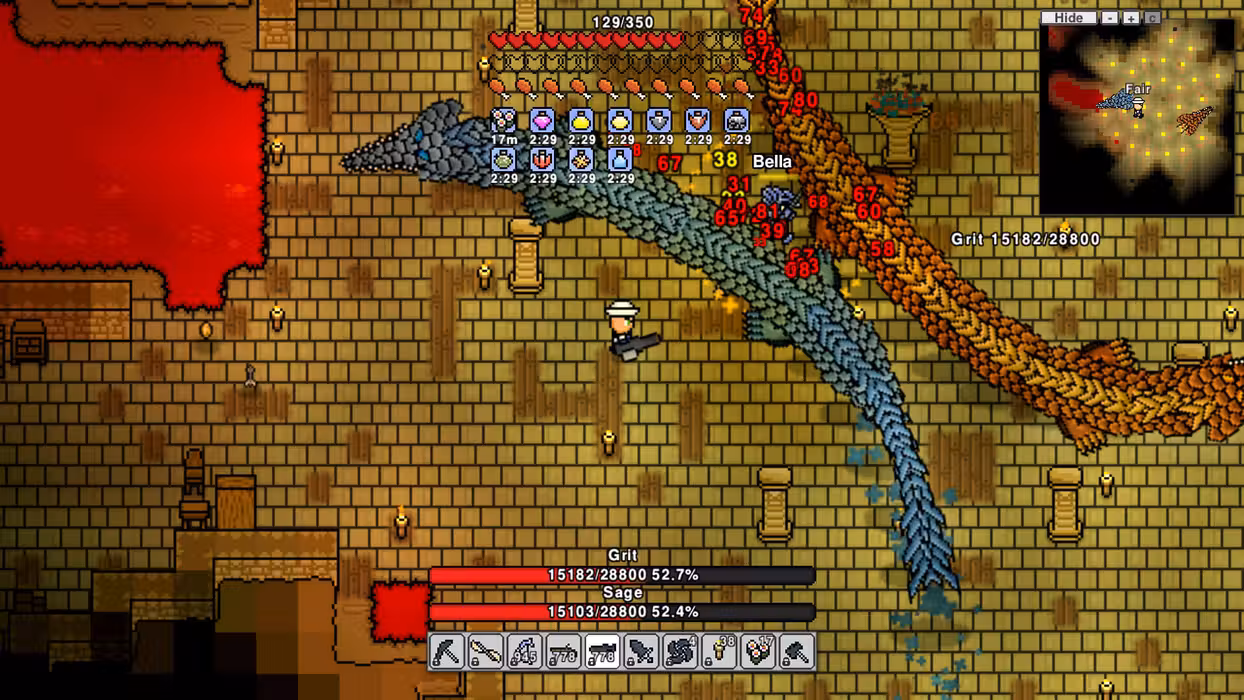Click on the minimap display
This screenshot has height=700, width=1244.
(1137, 118)
